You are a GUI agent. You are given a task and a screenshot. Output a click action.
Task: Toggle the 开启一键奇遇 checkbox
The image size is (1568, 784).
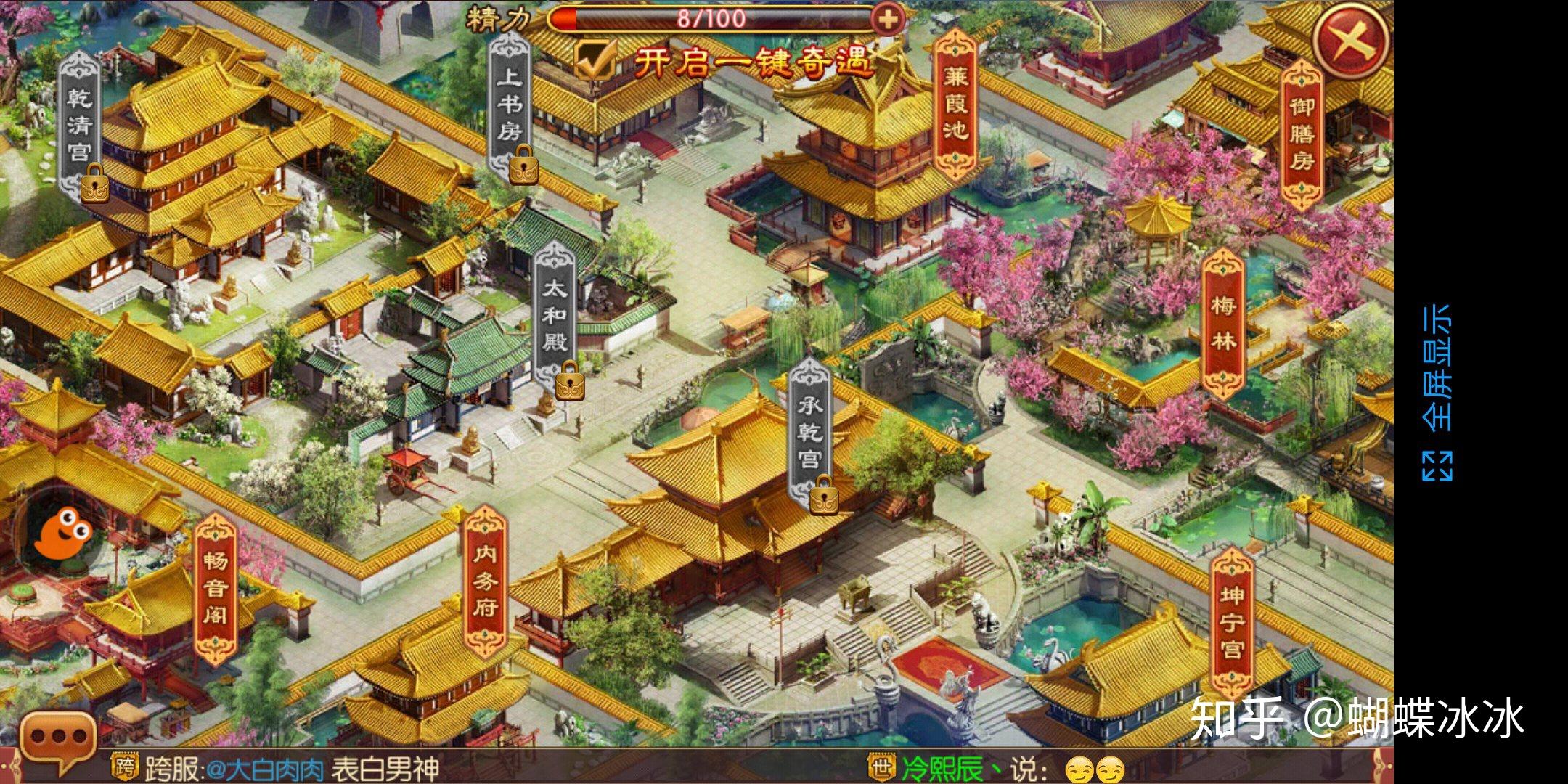595,60
